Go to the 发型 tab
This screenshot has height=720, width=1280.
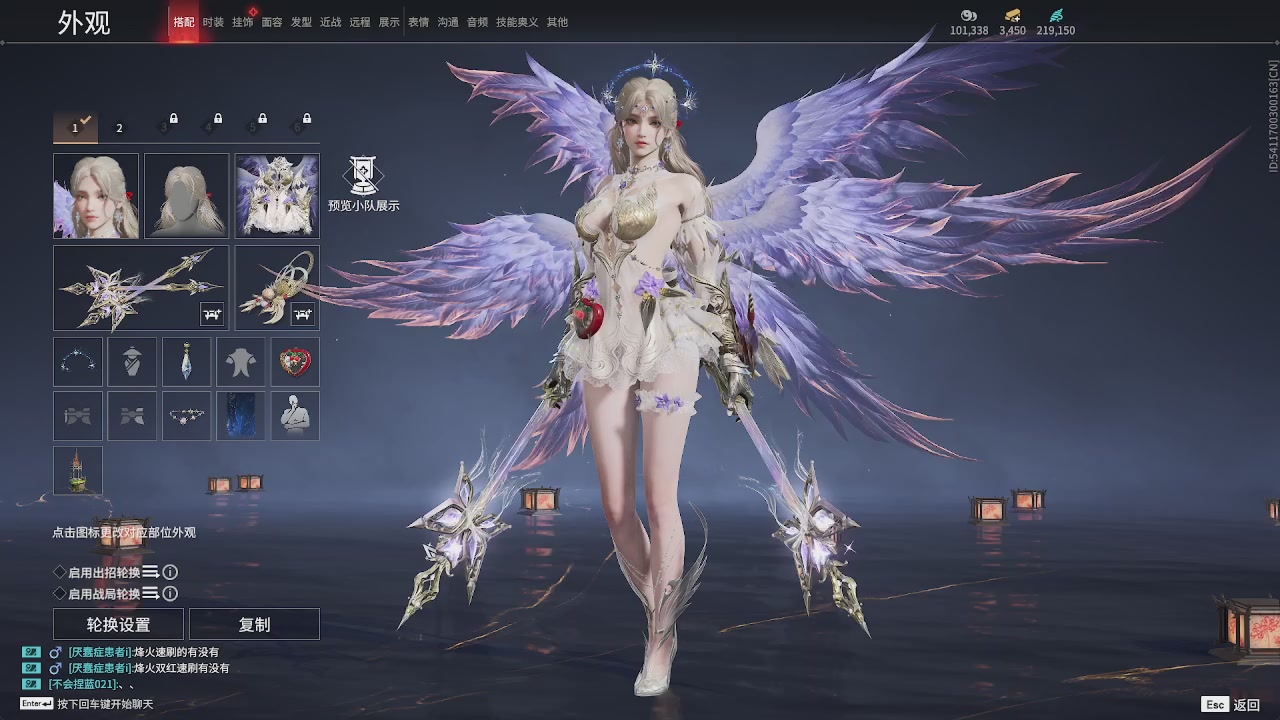click(301, 22)
